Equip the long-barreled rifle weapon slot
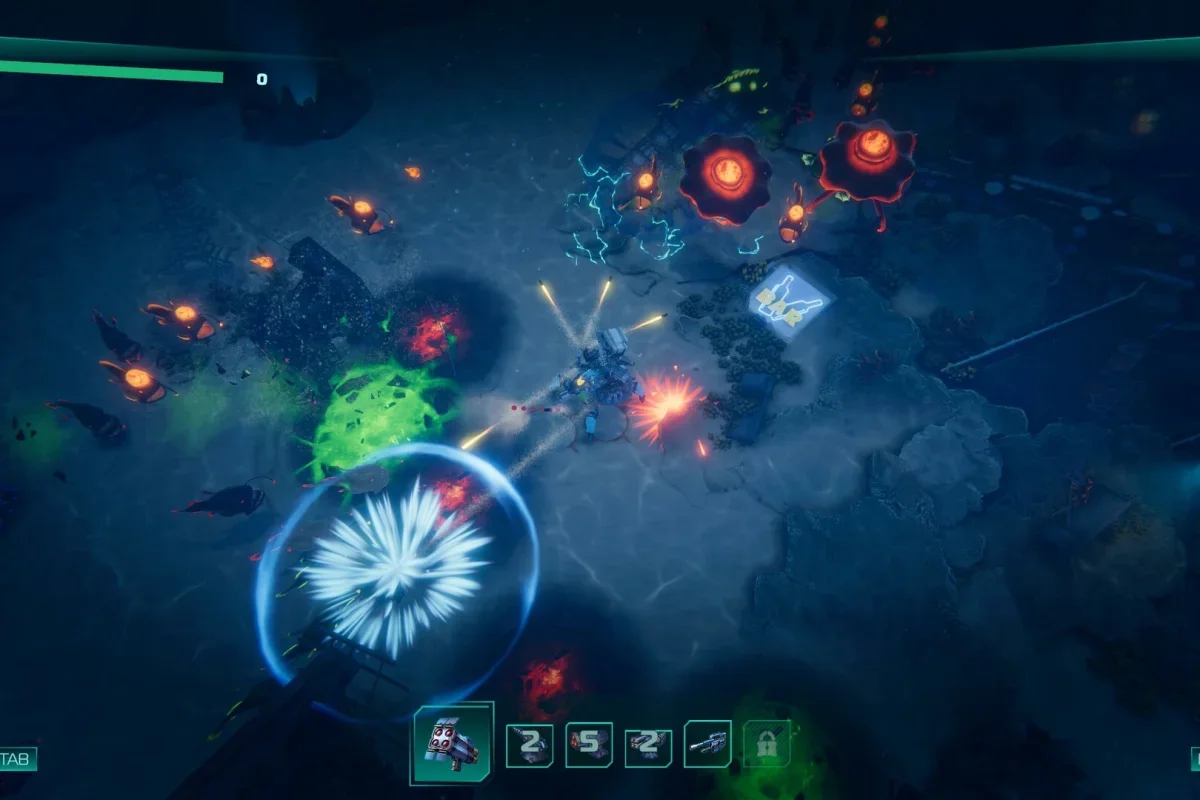Viewport: 1200px width, 800px height. click(x=707, y=744)
